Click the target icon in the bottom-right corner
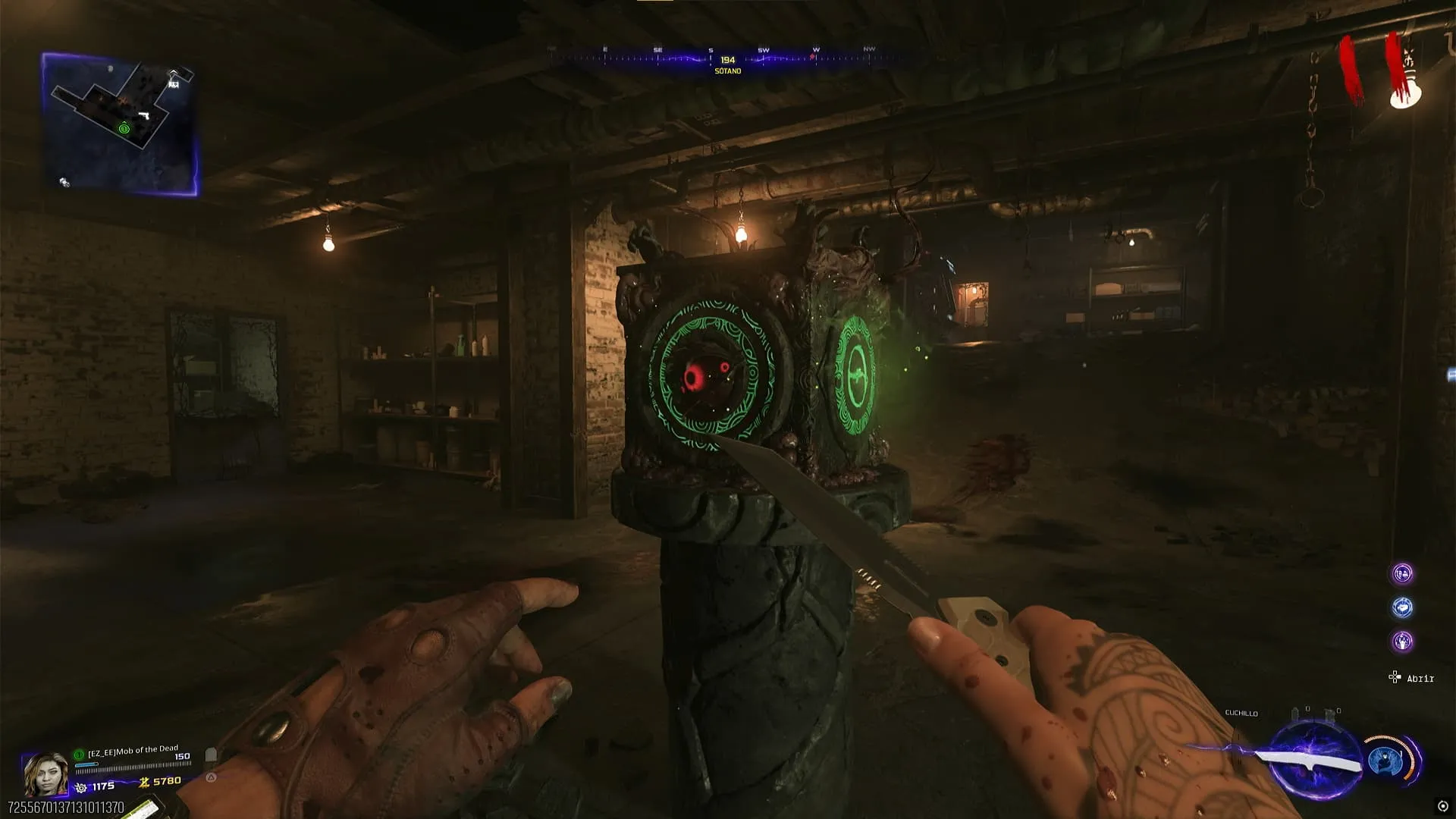 (x=1442, y=806)
